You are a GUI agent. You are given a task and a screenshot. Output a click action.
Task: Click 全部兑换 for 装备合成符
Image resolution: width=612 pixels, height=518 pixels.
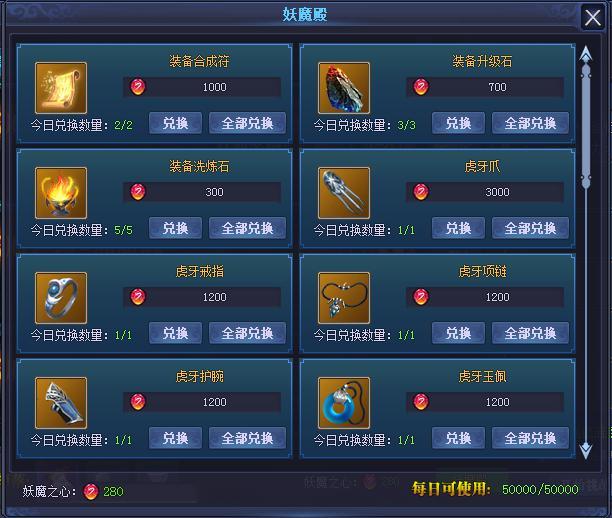(x=247, y=123)
